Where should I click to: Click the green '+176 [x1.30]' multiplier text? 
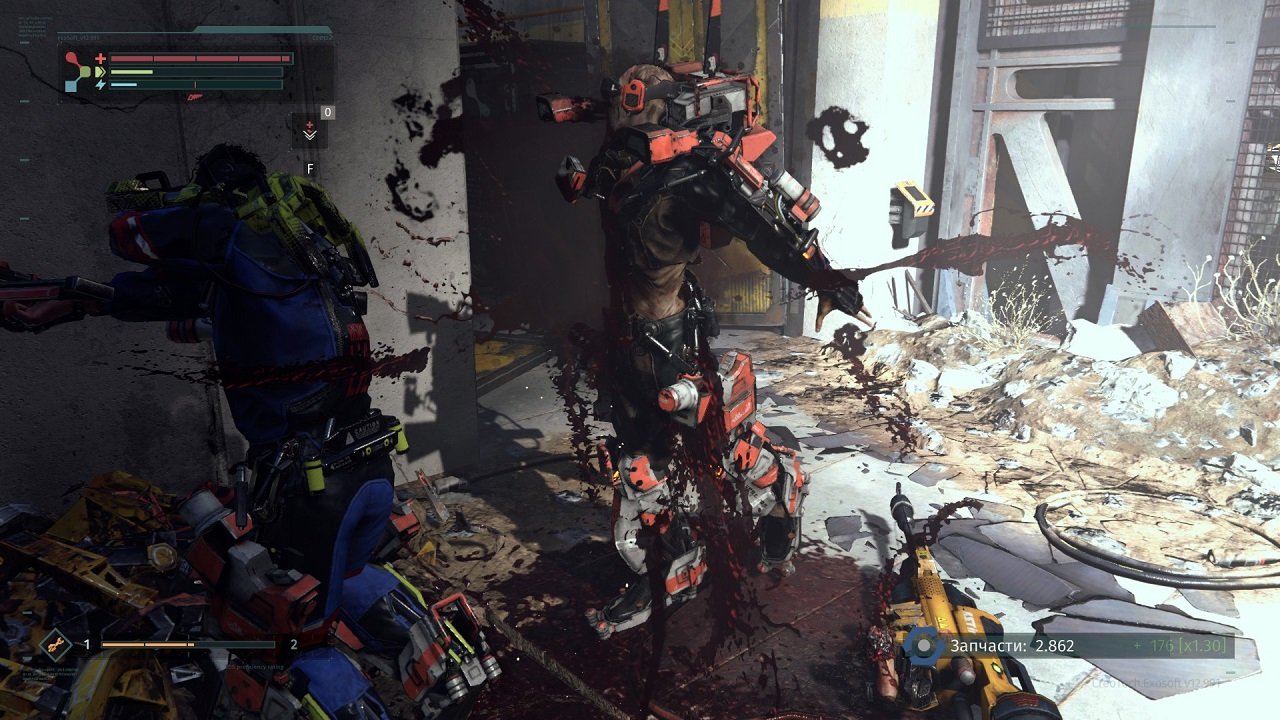pyautogui.click(x=1180, y=646)
